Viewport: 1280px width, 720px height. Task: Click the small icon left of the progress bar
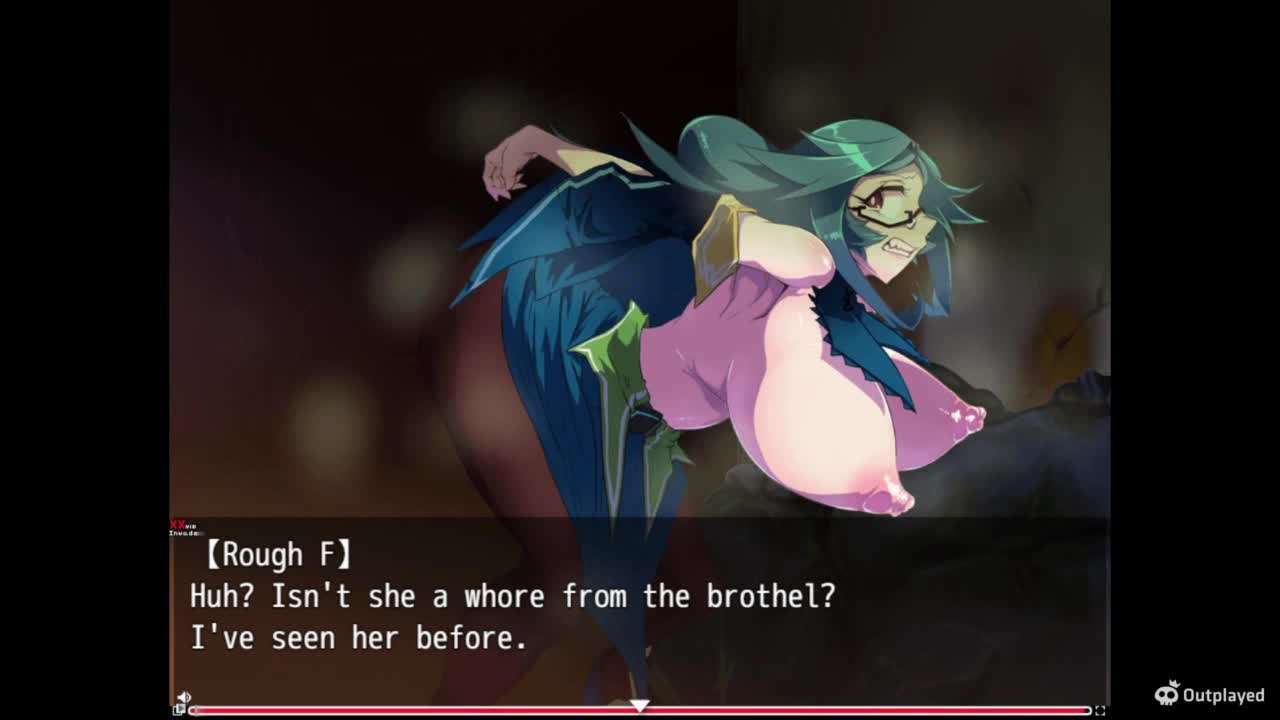point(179,710)
